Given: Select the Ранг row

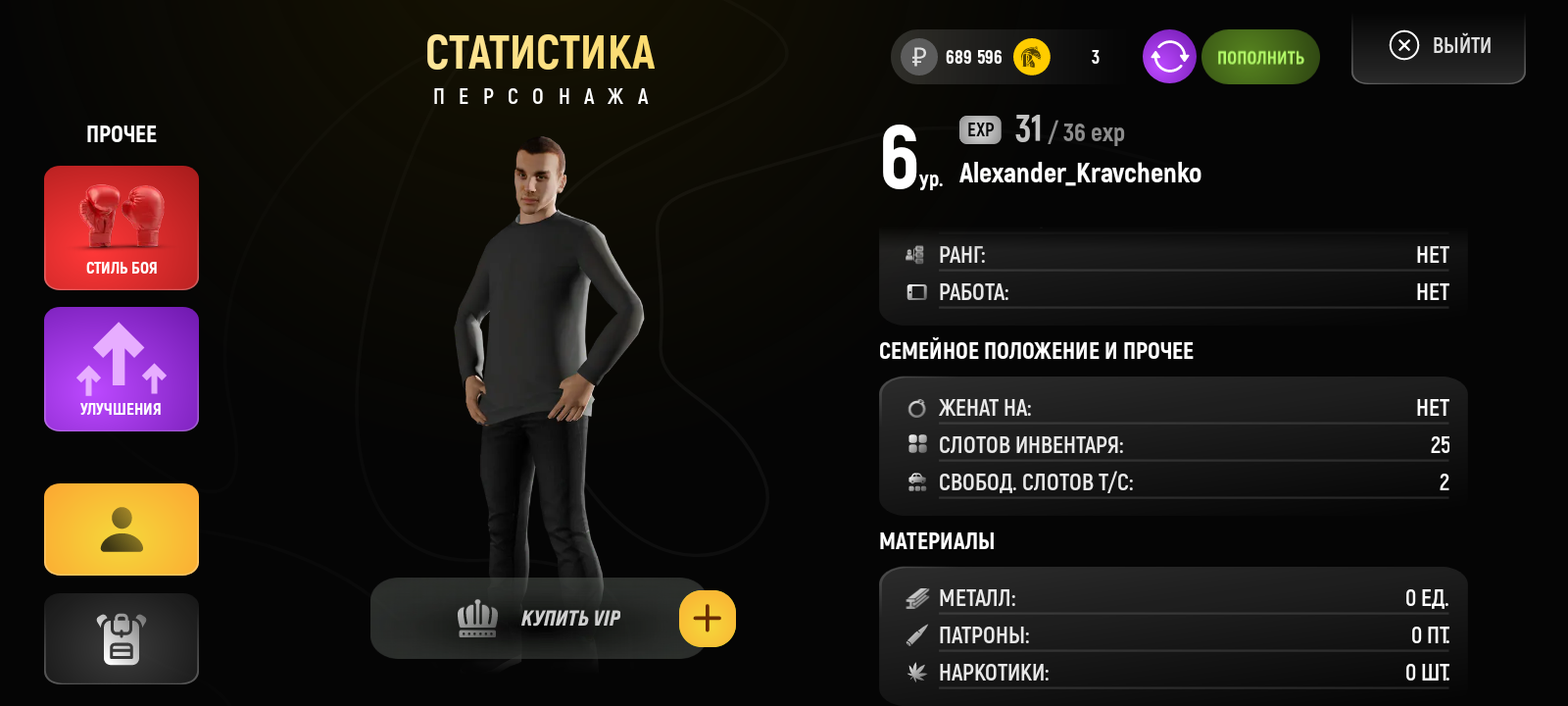Looking at the screenshot, I should coord(1176,255).
